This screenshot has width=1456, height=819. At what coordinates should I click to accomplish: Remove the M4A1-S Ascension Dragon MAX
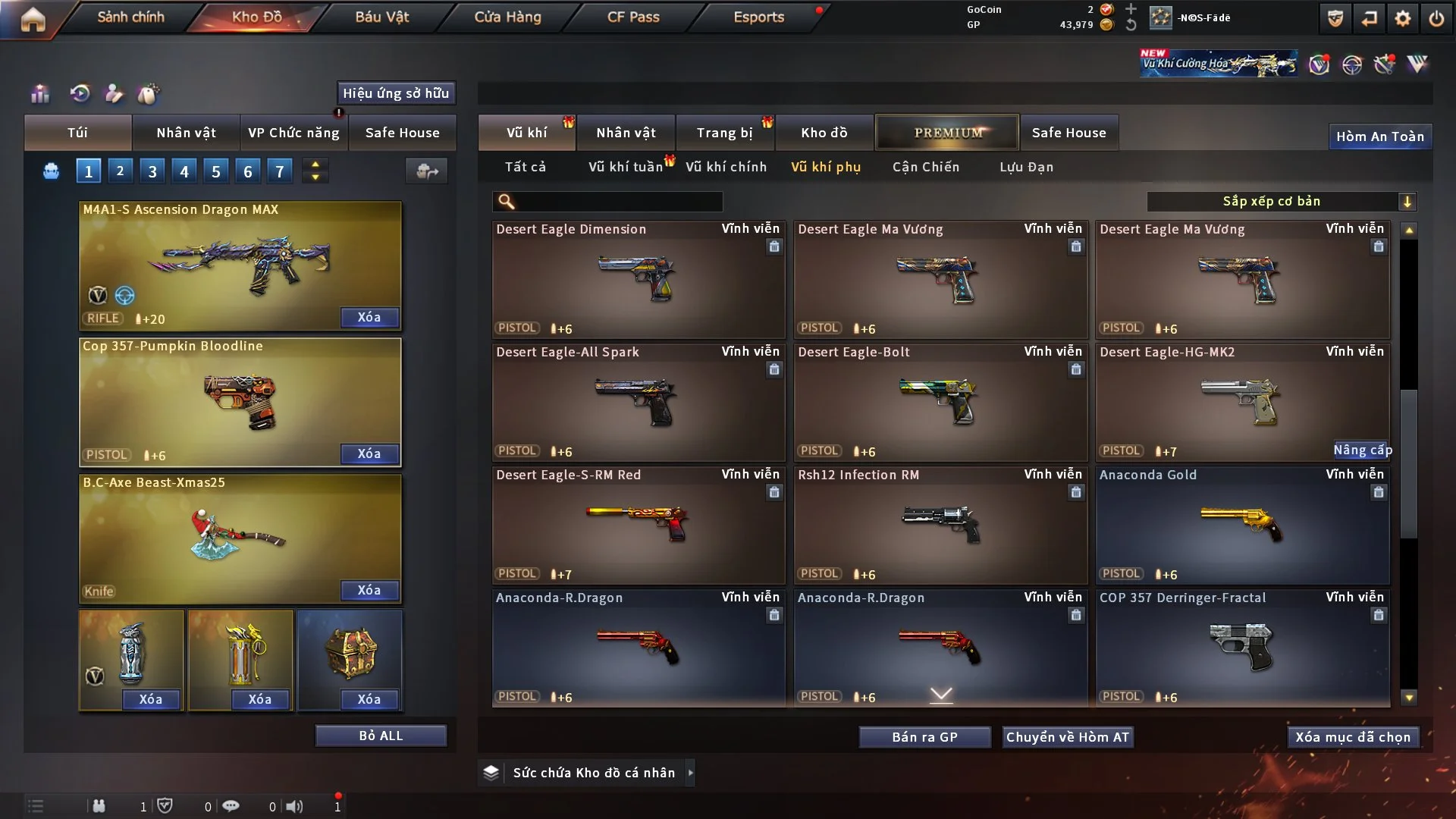369,318
